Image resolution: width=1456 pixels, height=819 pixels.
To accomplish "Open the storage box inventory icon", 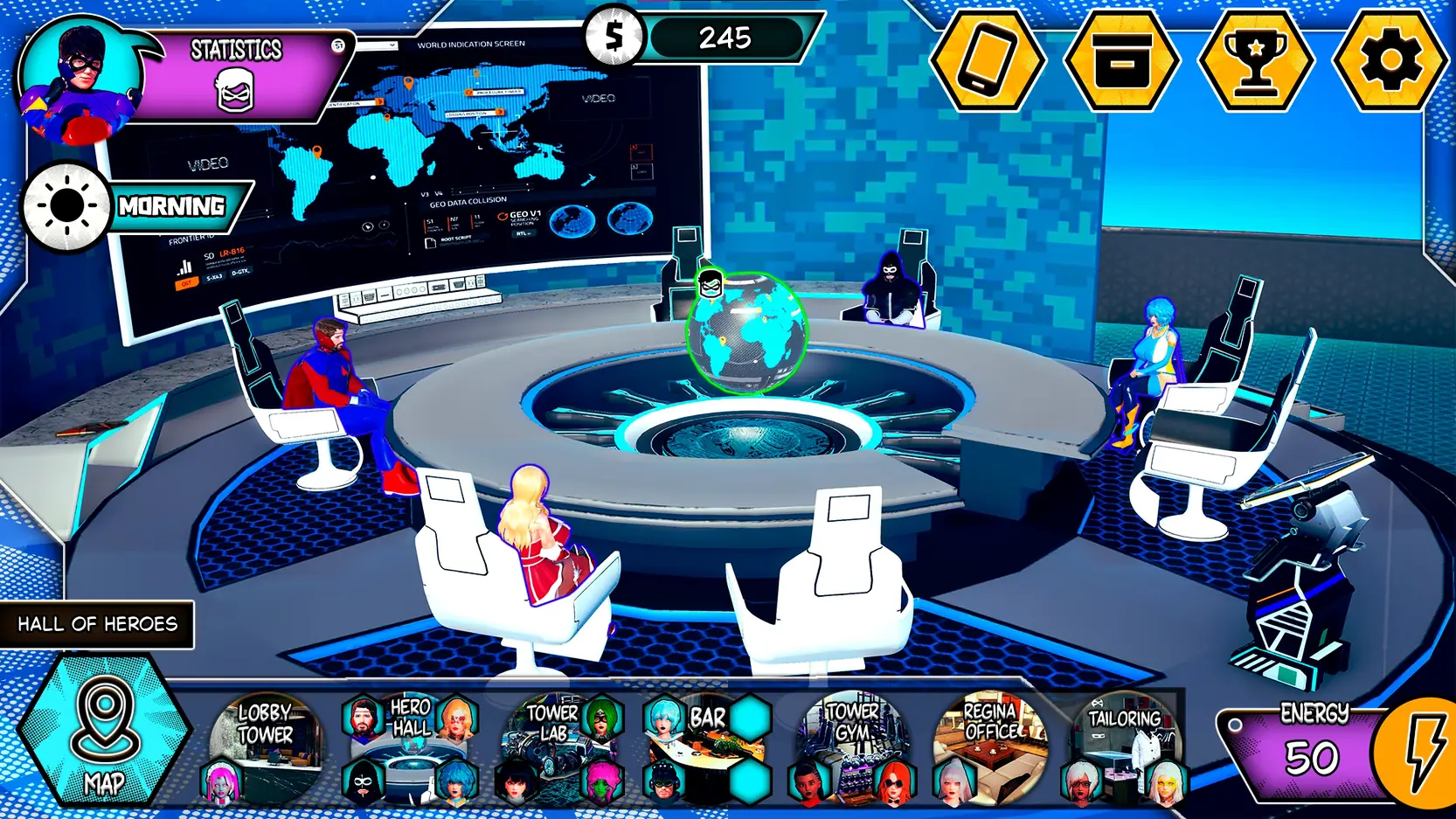I will (x=1121, y=59).
